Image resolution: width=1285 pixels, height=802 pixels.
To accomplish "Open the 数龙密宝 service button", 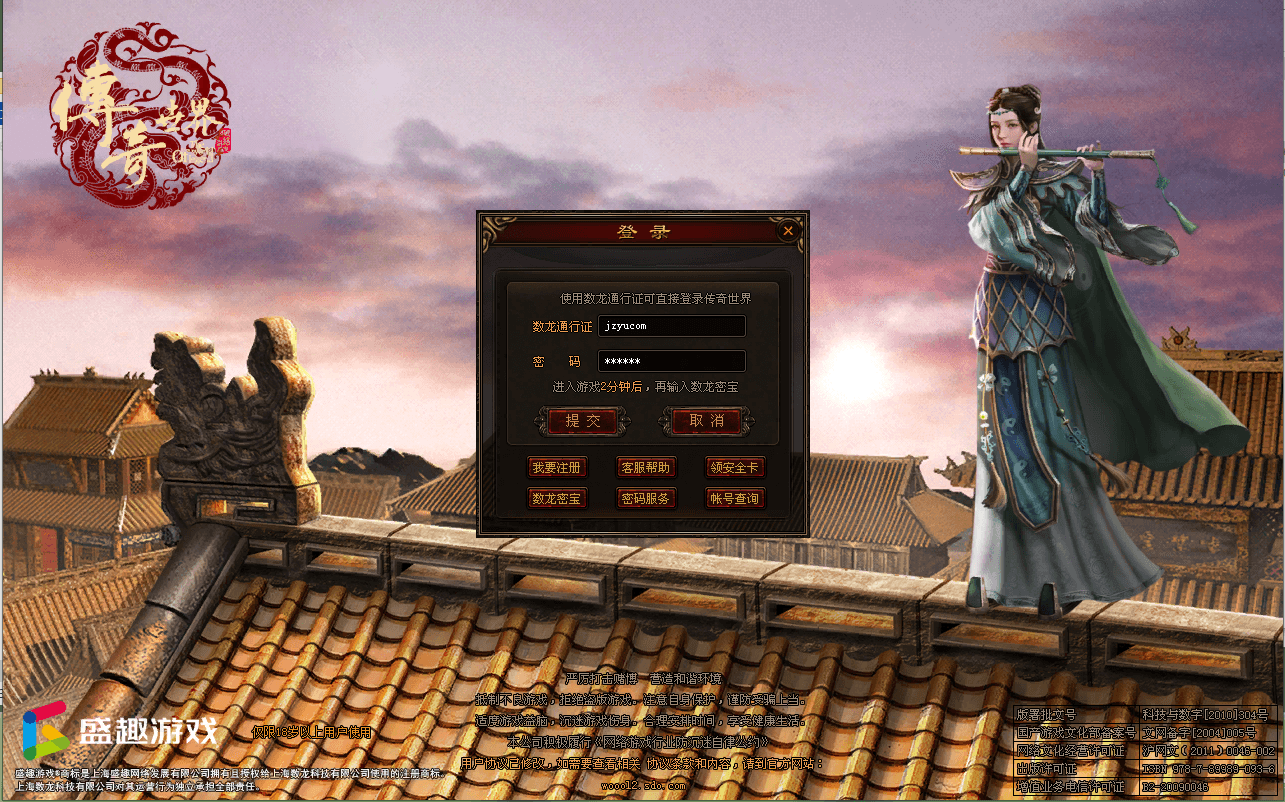I will [x=557, y=498].
